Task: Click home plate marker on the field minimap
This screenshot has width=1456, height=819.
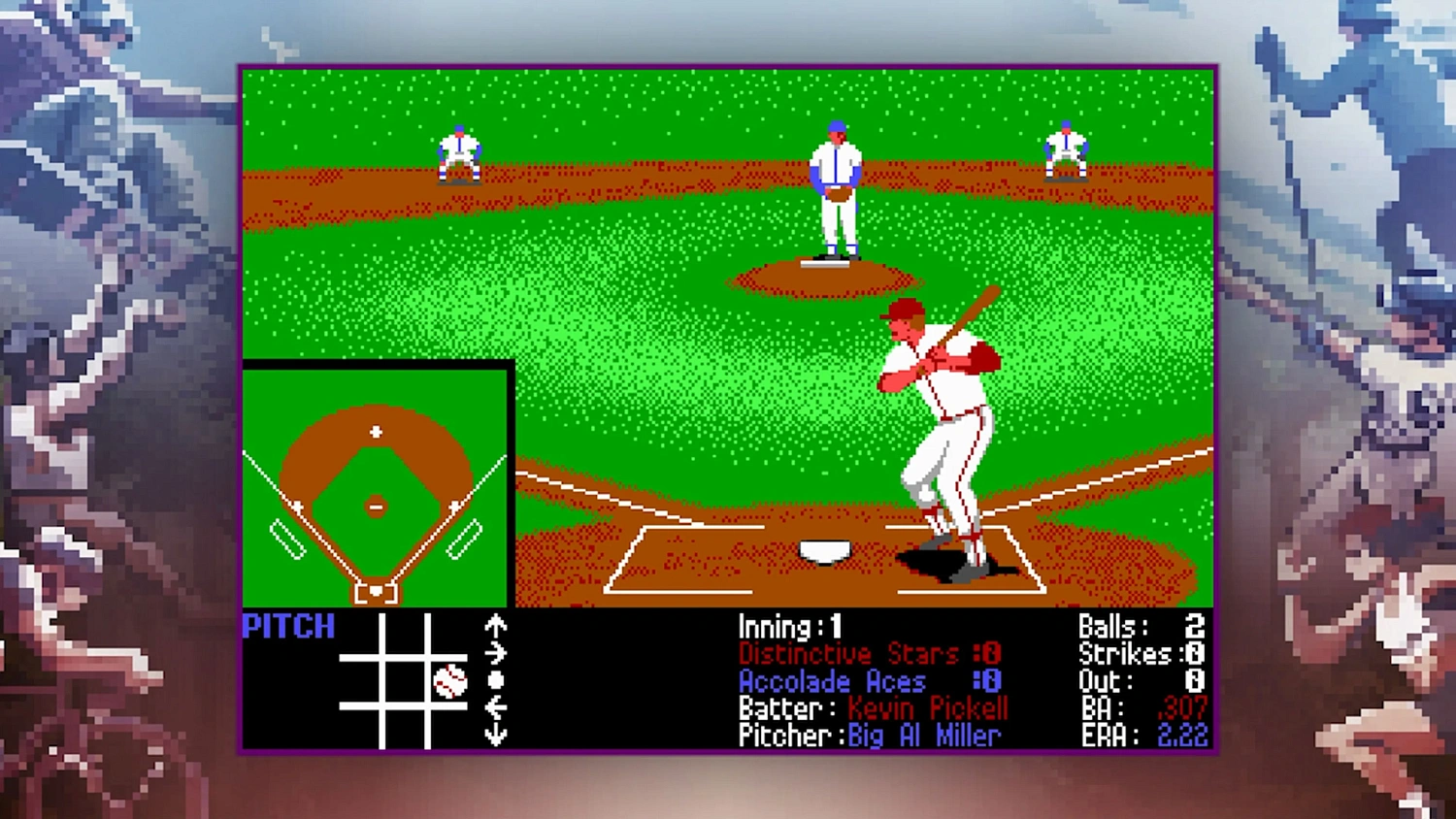Action: point(374,591)
